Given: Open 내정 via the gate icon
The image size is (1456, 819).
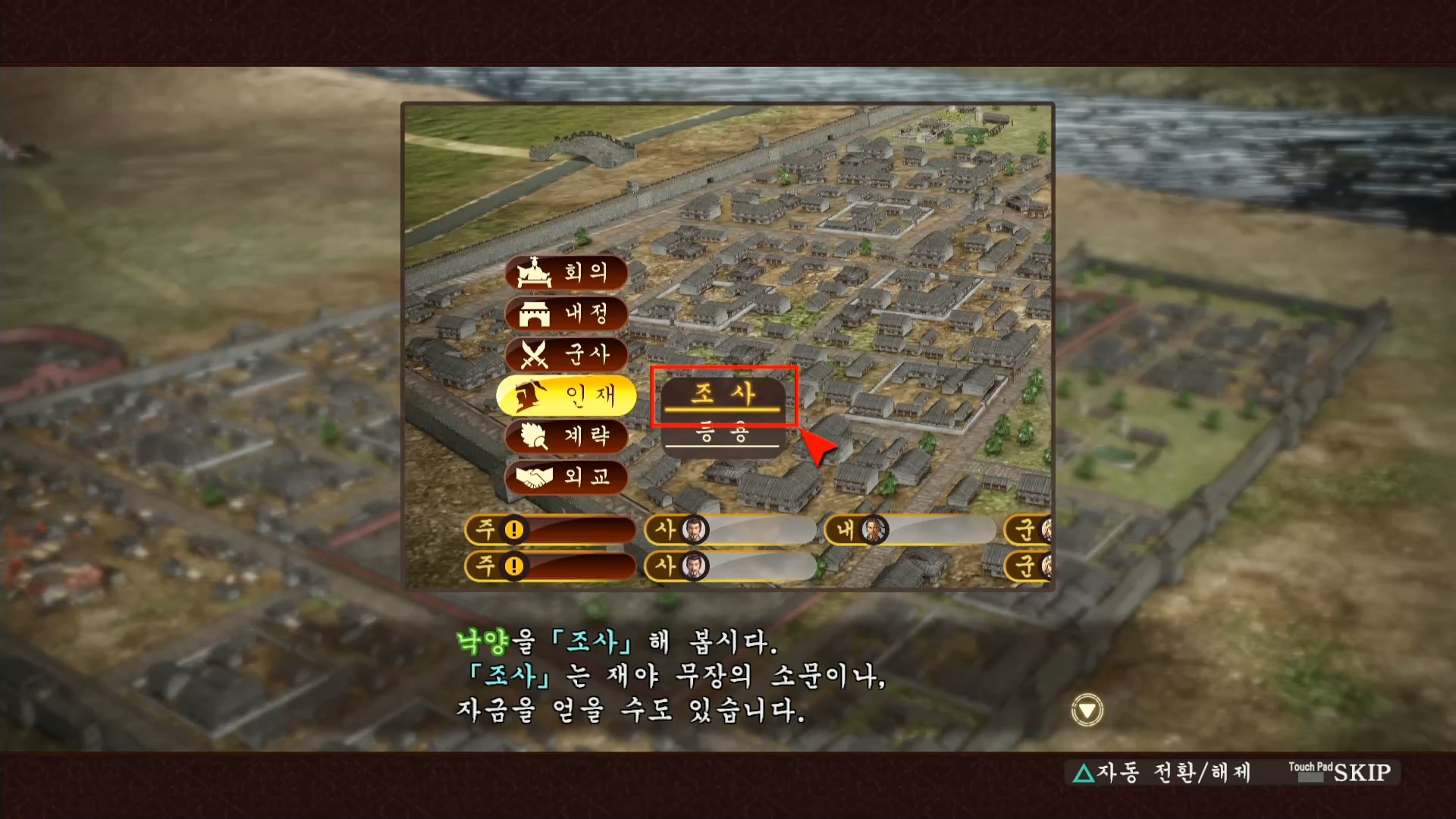Looking at the screenshot, I should coord(533,315).
